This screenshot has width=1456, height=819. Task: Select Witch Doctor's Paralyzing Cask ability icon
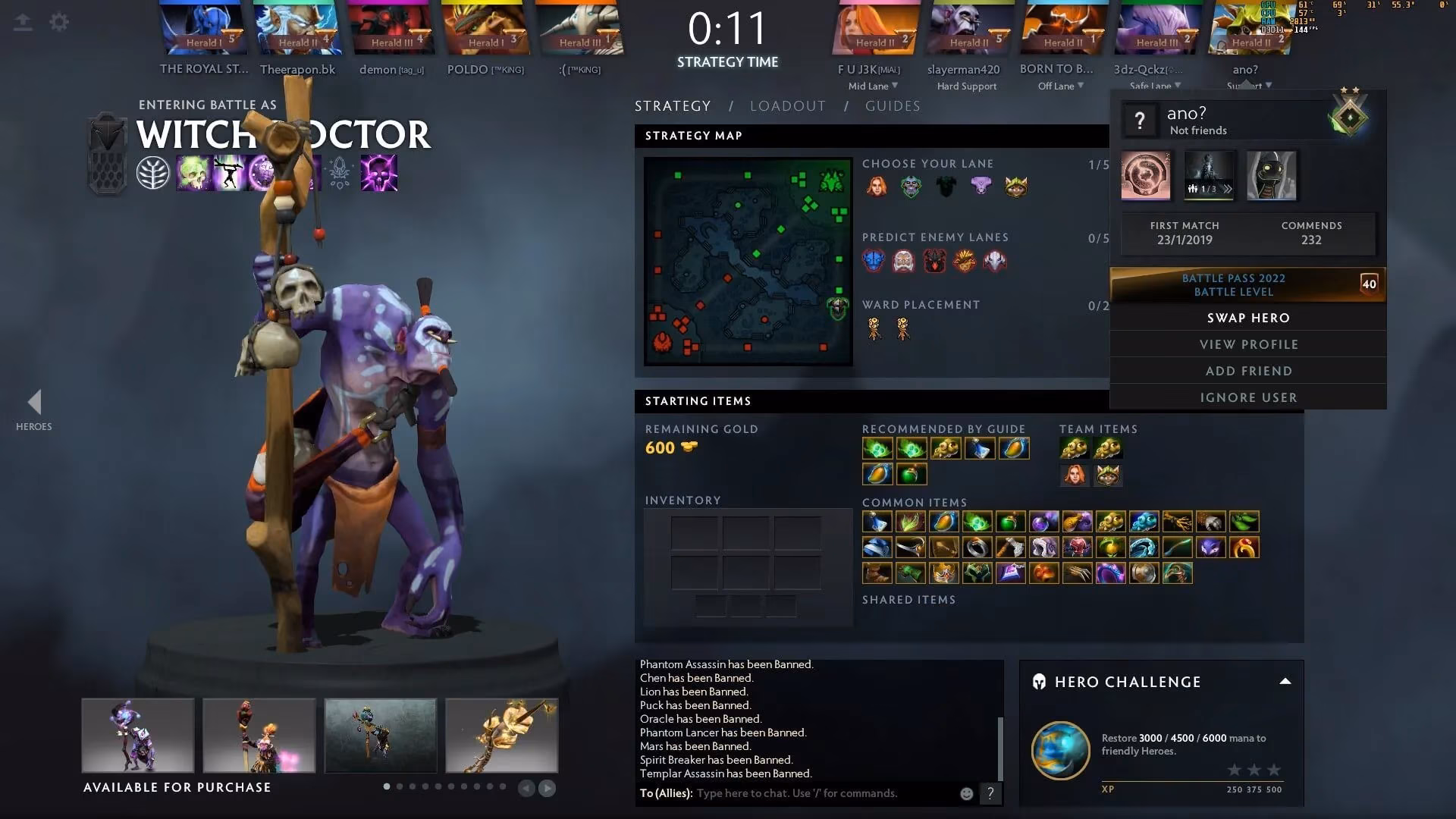click(192, 173)
